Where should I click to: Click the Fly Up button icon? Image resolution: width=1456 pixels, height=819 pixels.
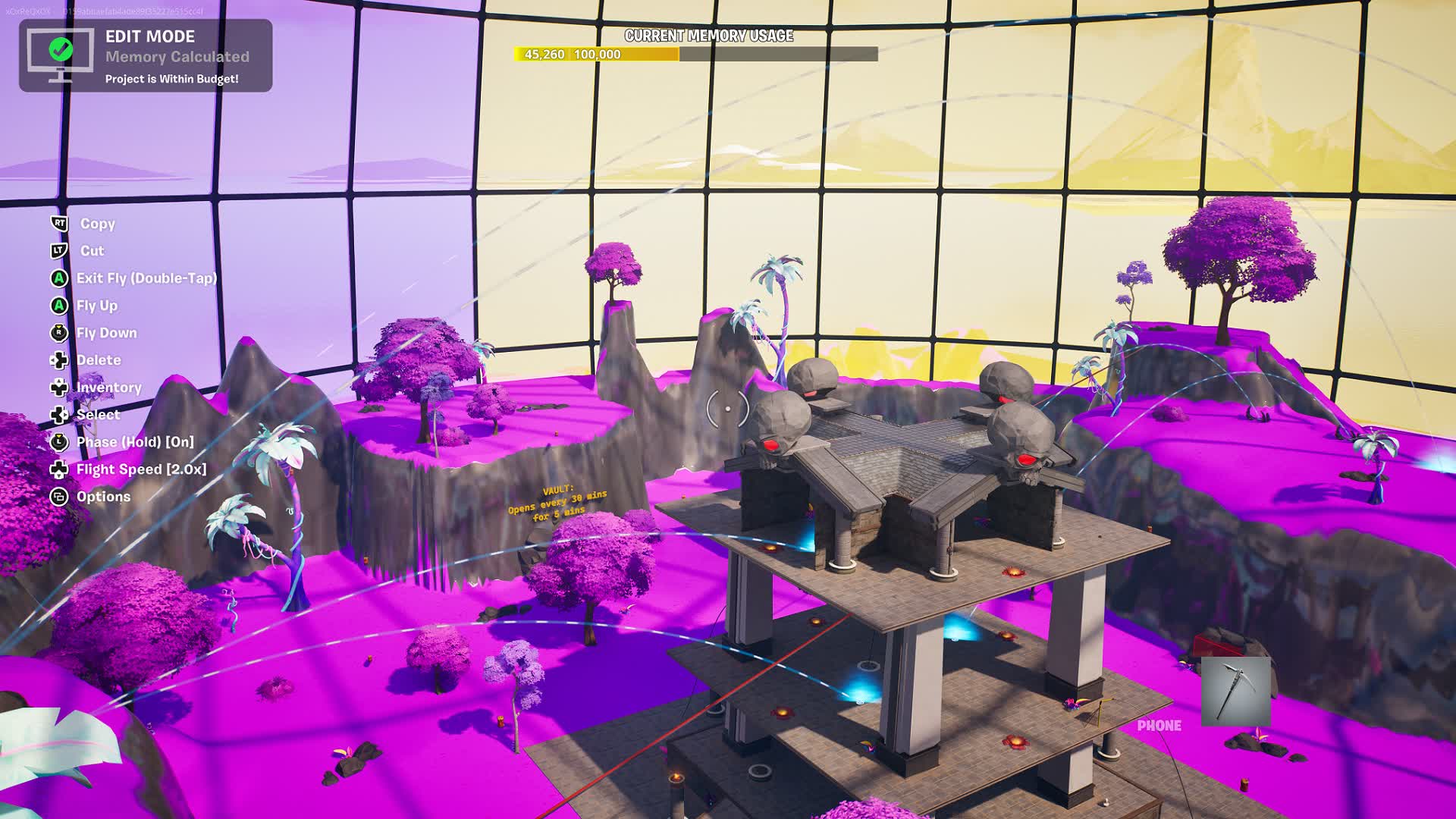pos(59,306)
